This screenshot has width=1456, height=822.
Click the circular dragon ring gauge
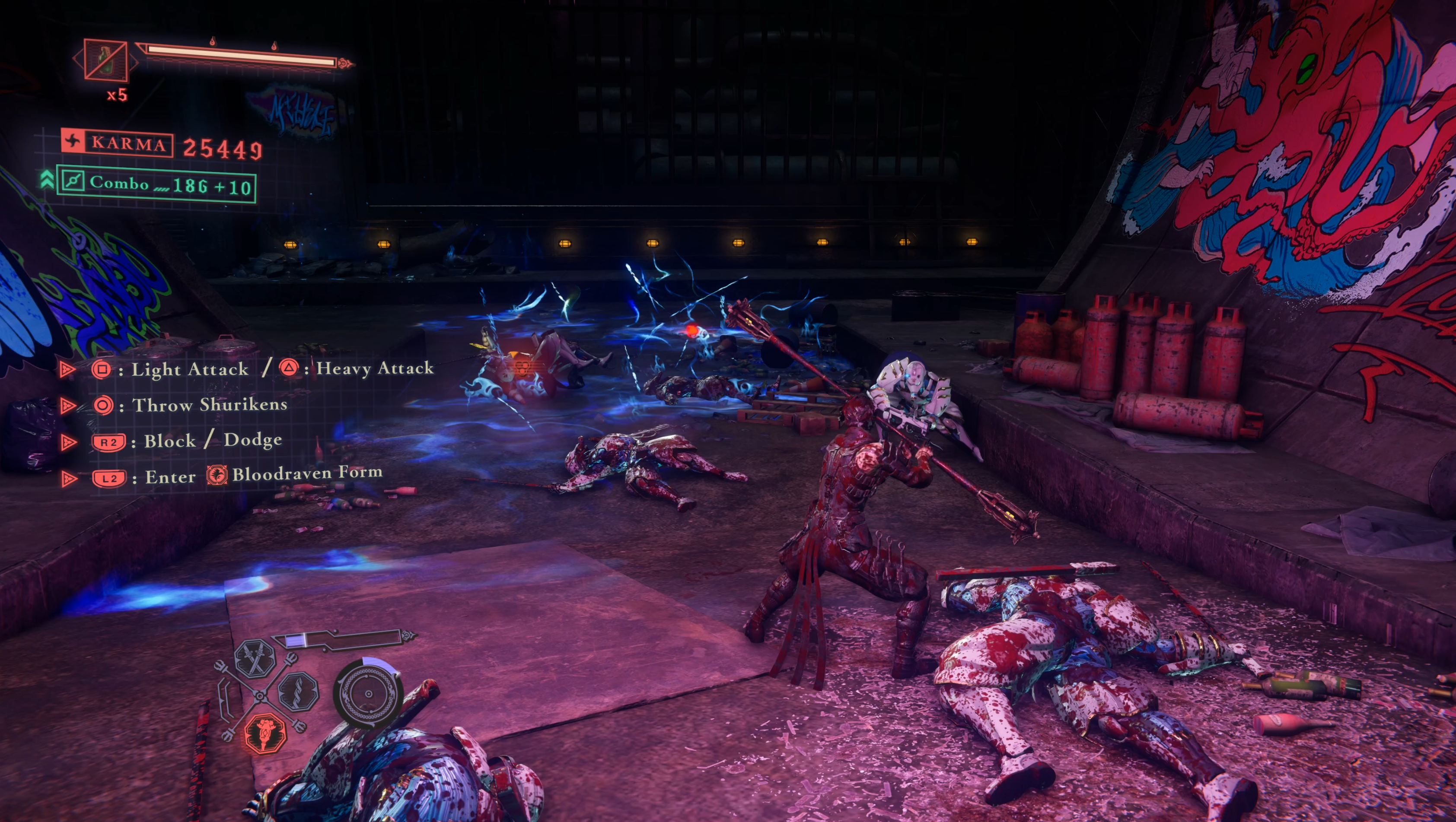[x=369, y=693]
